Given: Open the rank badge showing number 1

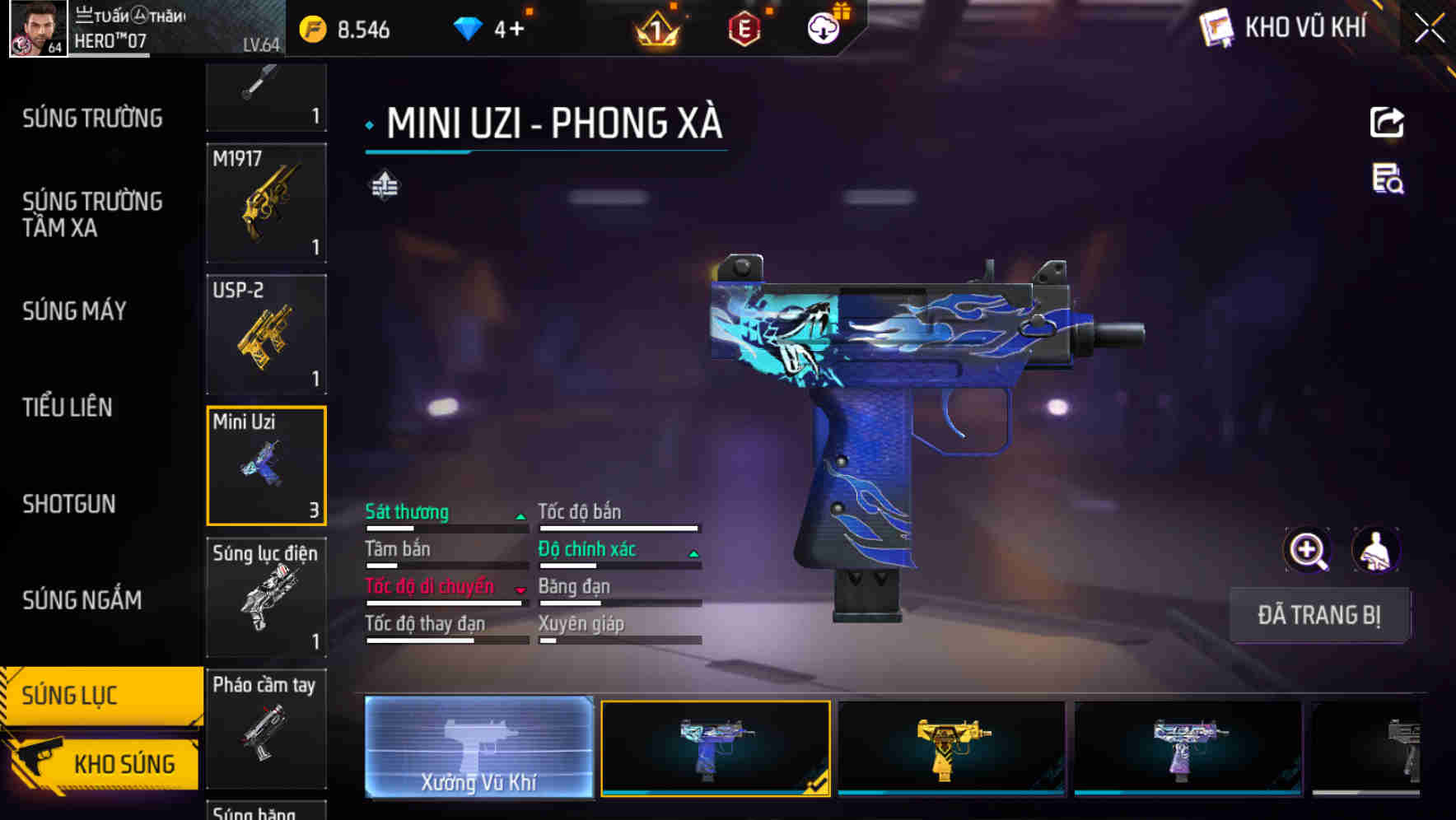Looking at the screenshot, I should [656, 30].
